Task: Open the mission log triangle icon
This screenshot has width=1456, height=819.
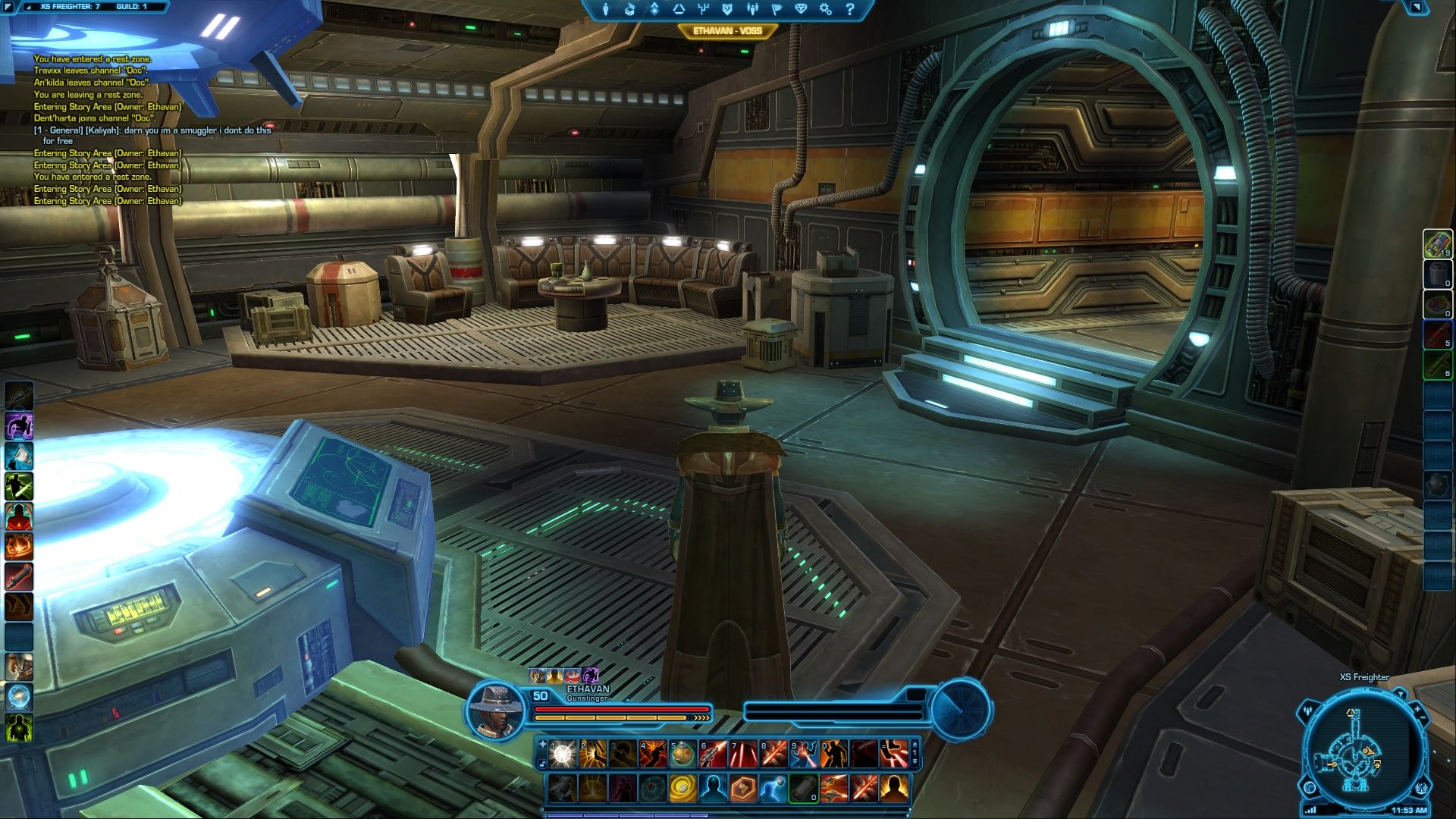Action: point(679,9)
